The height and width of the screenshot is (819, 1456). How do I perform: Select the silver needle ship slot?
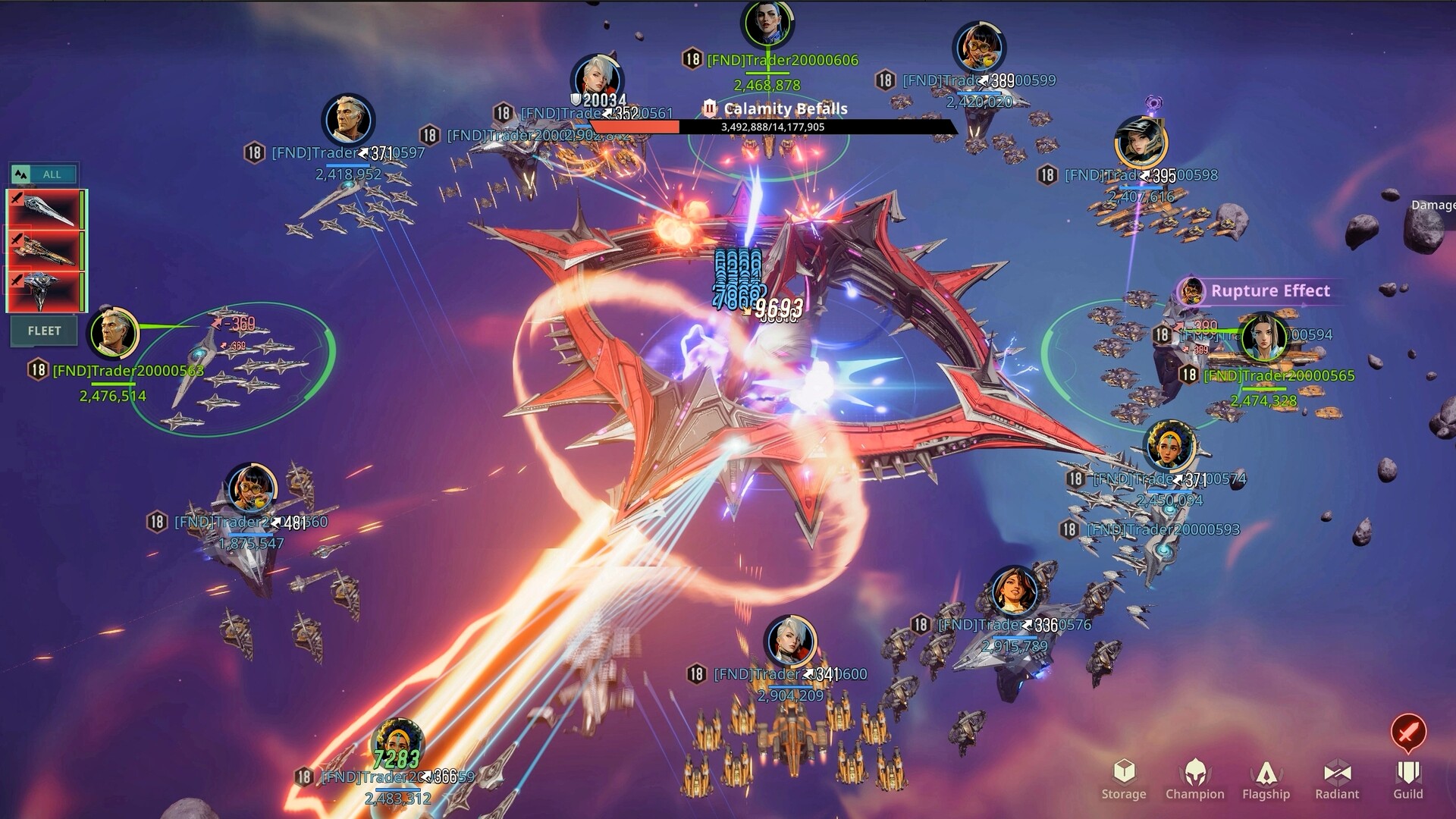coord(47,209)
